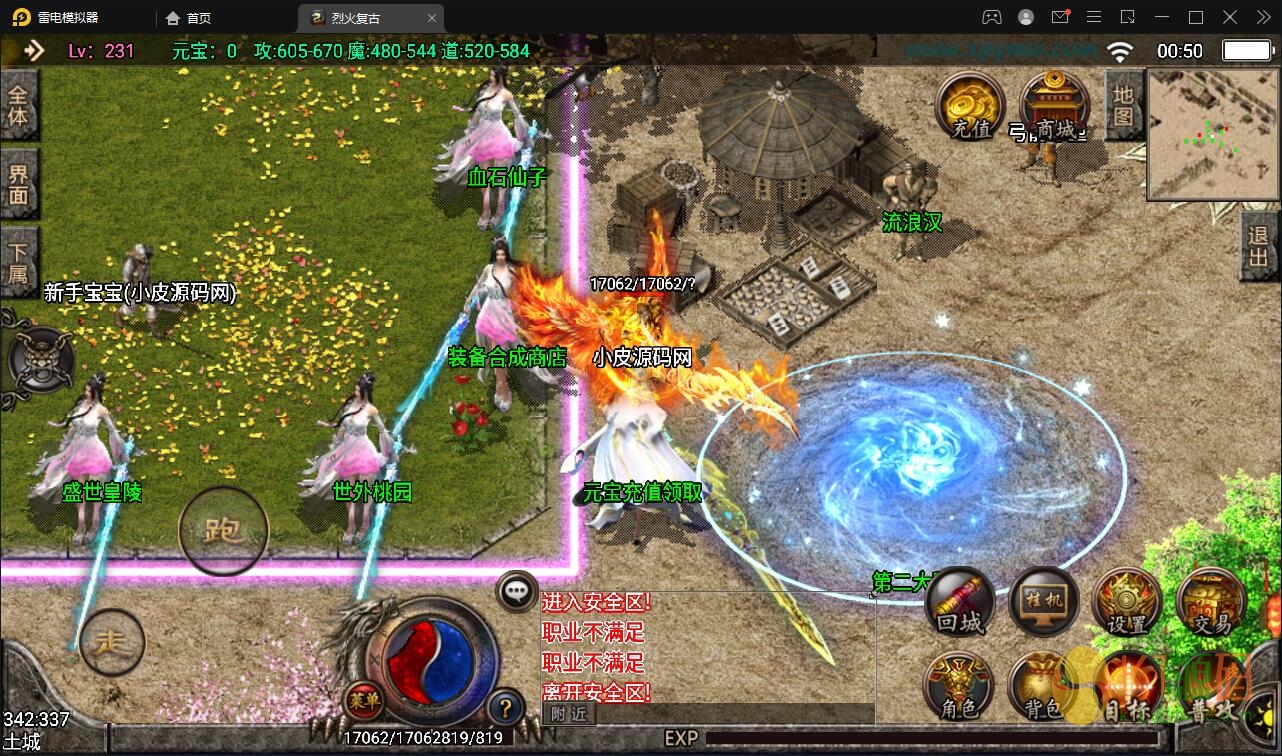
Task: Click the question mark help button
Action: point(506,709)
